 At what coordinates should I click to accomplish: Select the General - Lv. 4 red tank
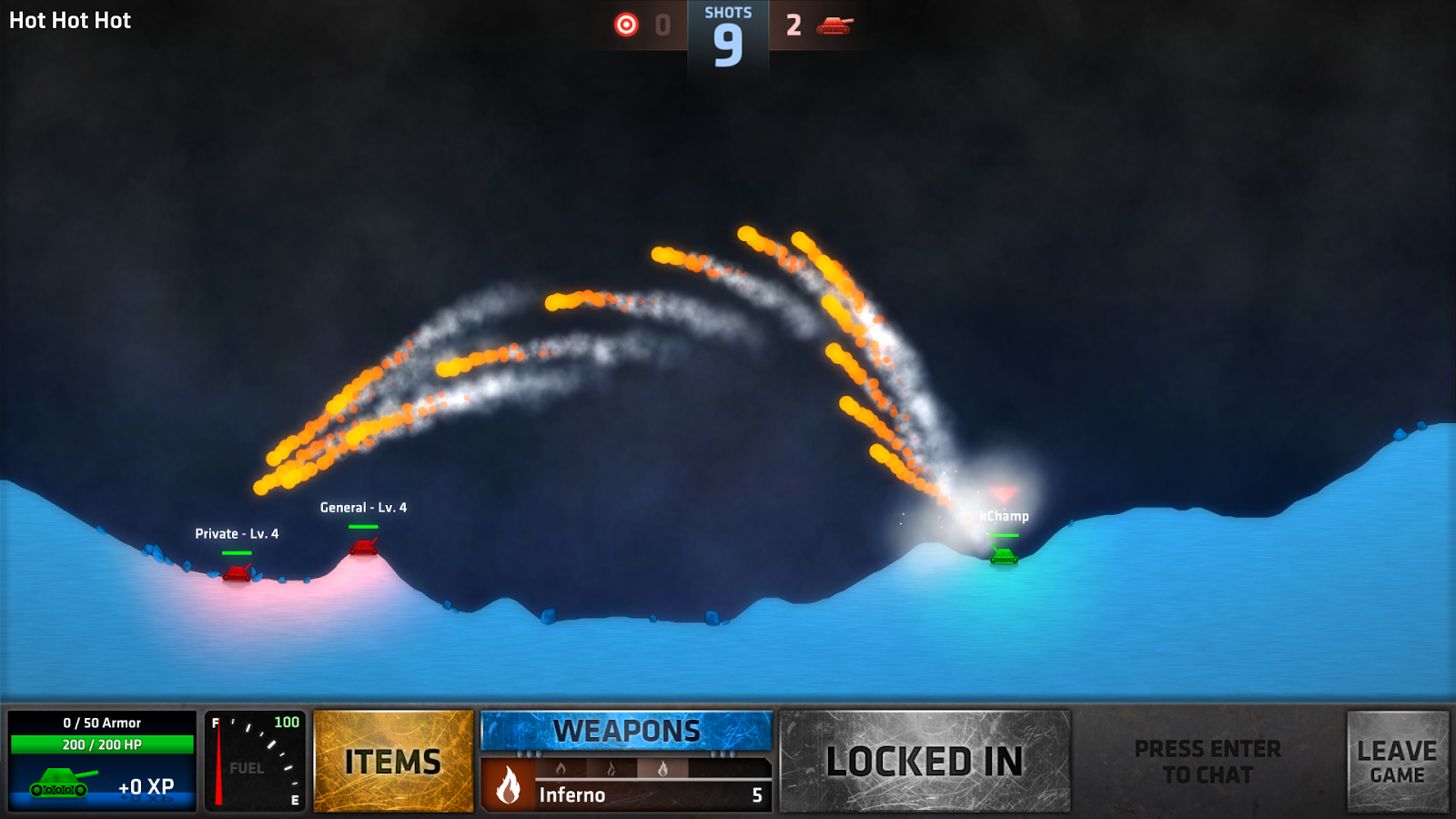[363, 546]
